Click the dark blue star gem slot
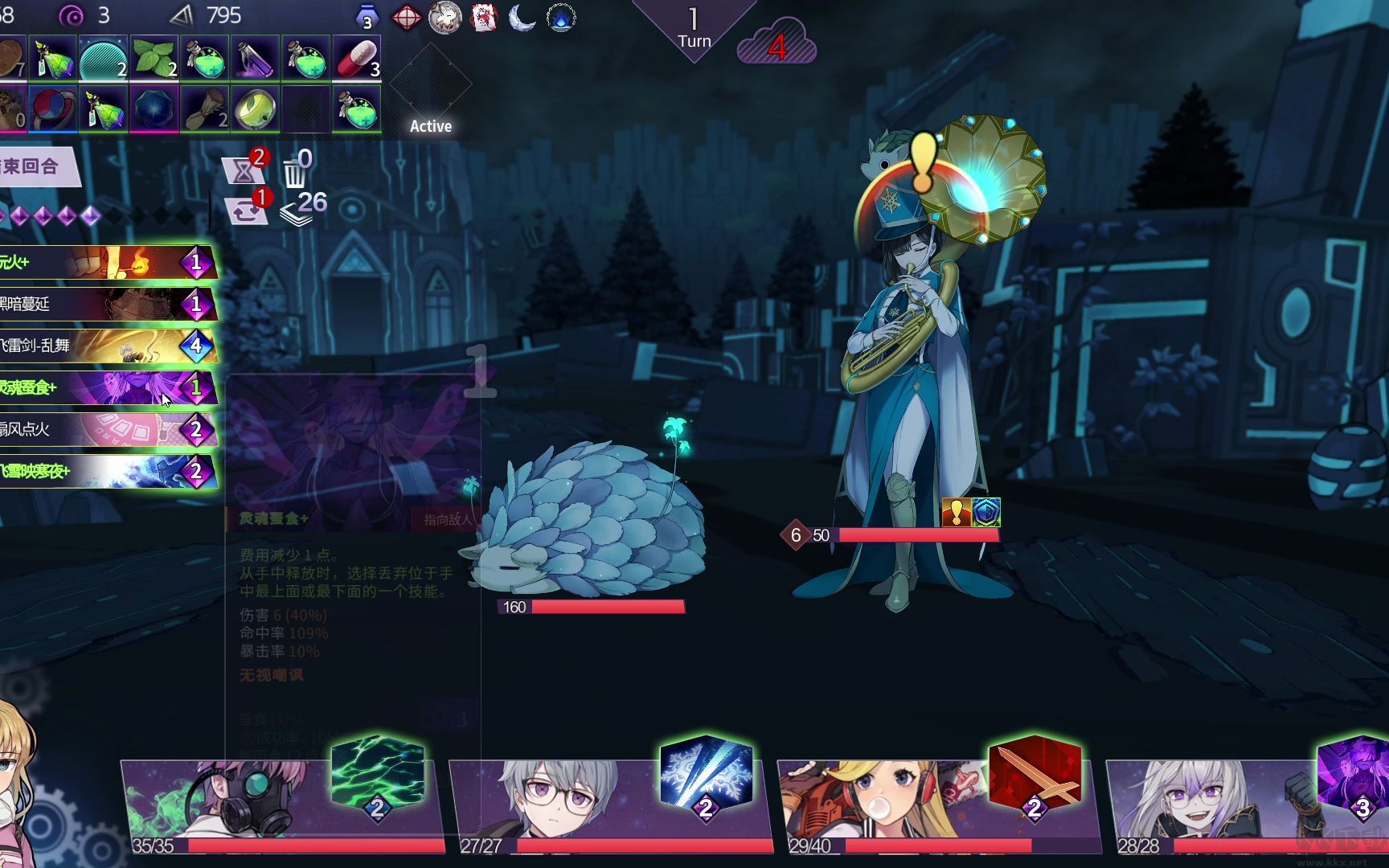This screenshot has height=868, width=1389. click(x=154, y=108)
